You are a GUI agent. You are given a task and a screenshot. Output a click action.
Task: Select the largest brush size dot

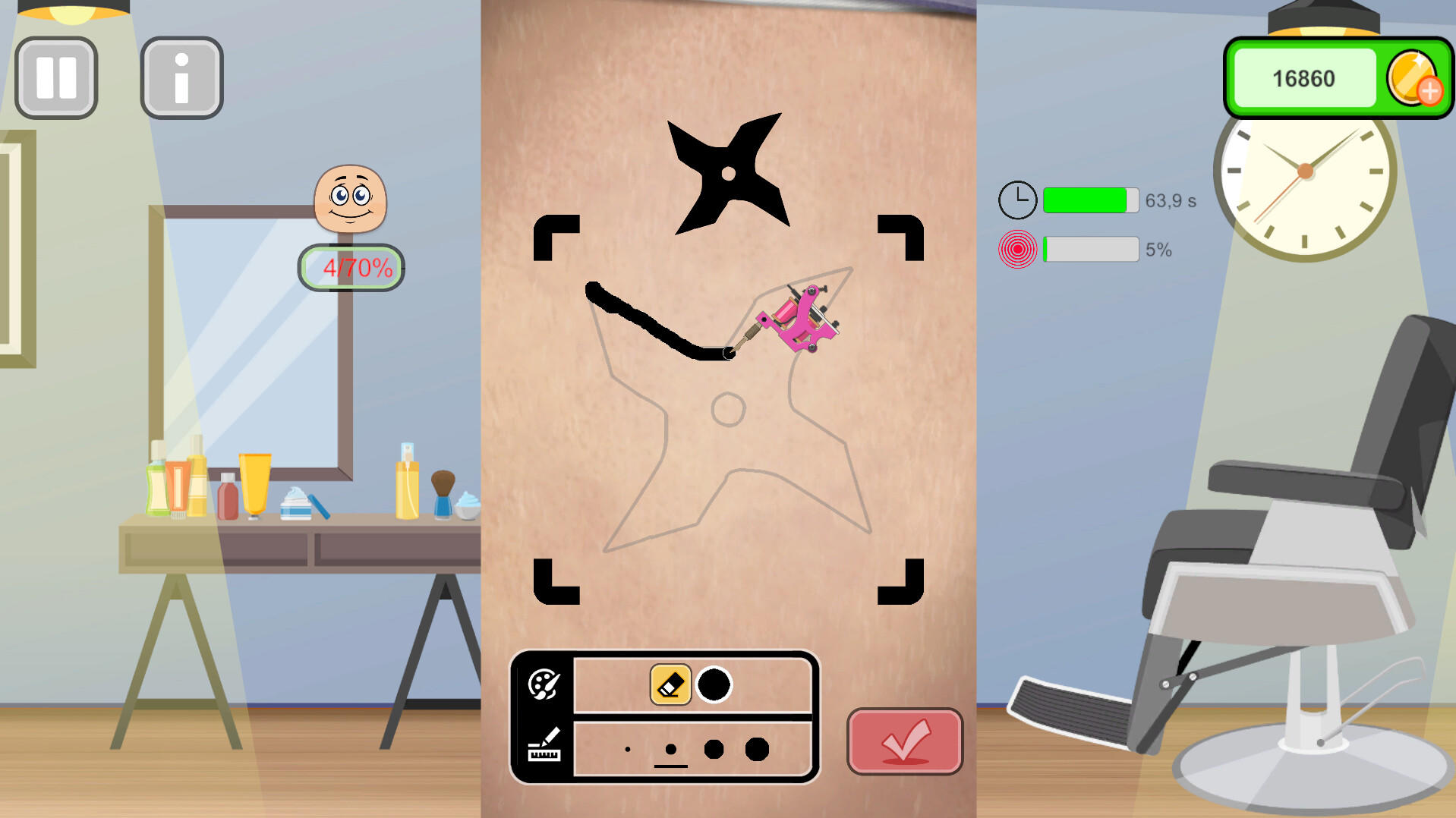pos(758,748)
